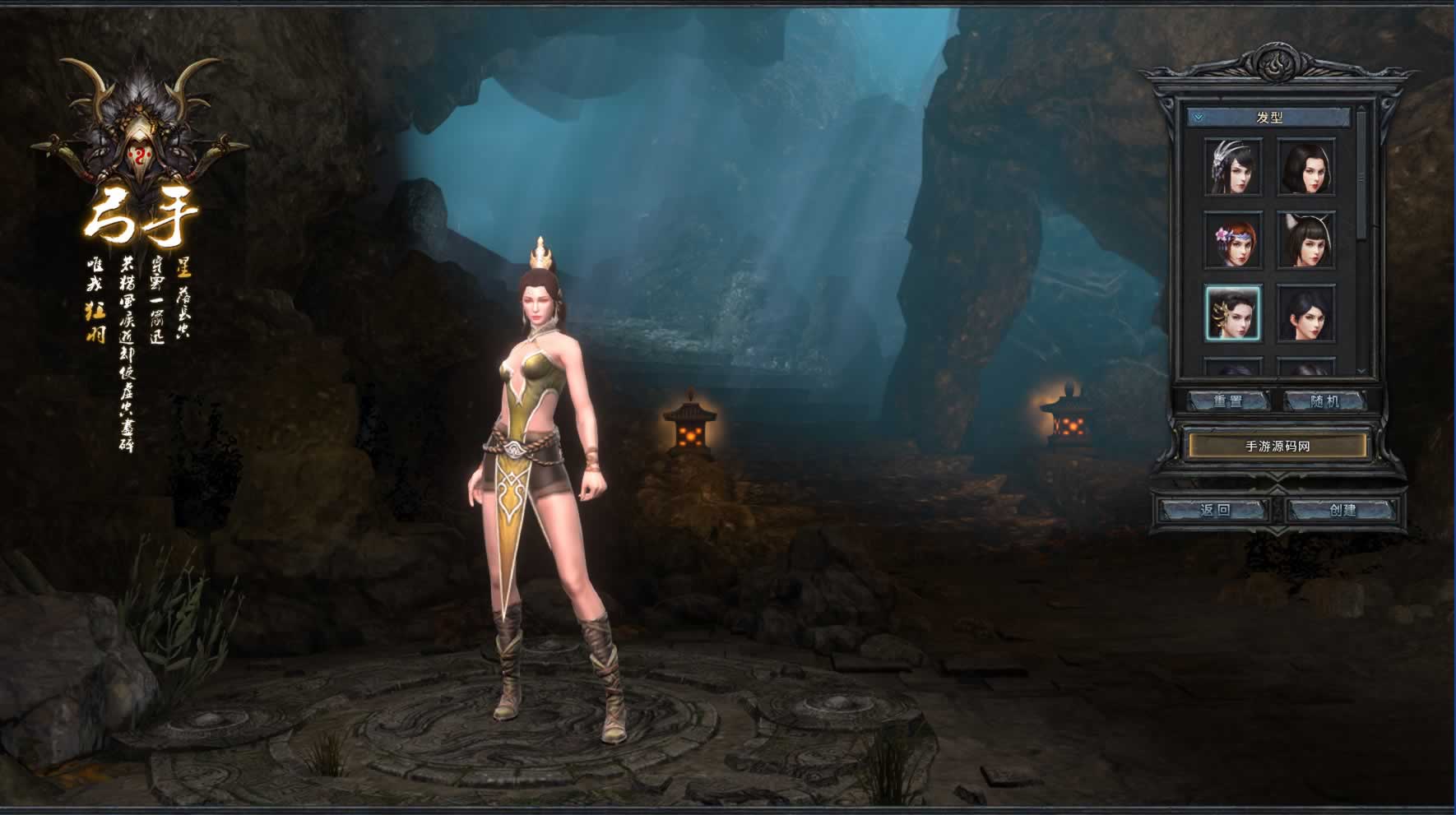Select the short dark side-swept hairstyle

[1305, 313]
